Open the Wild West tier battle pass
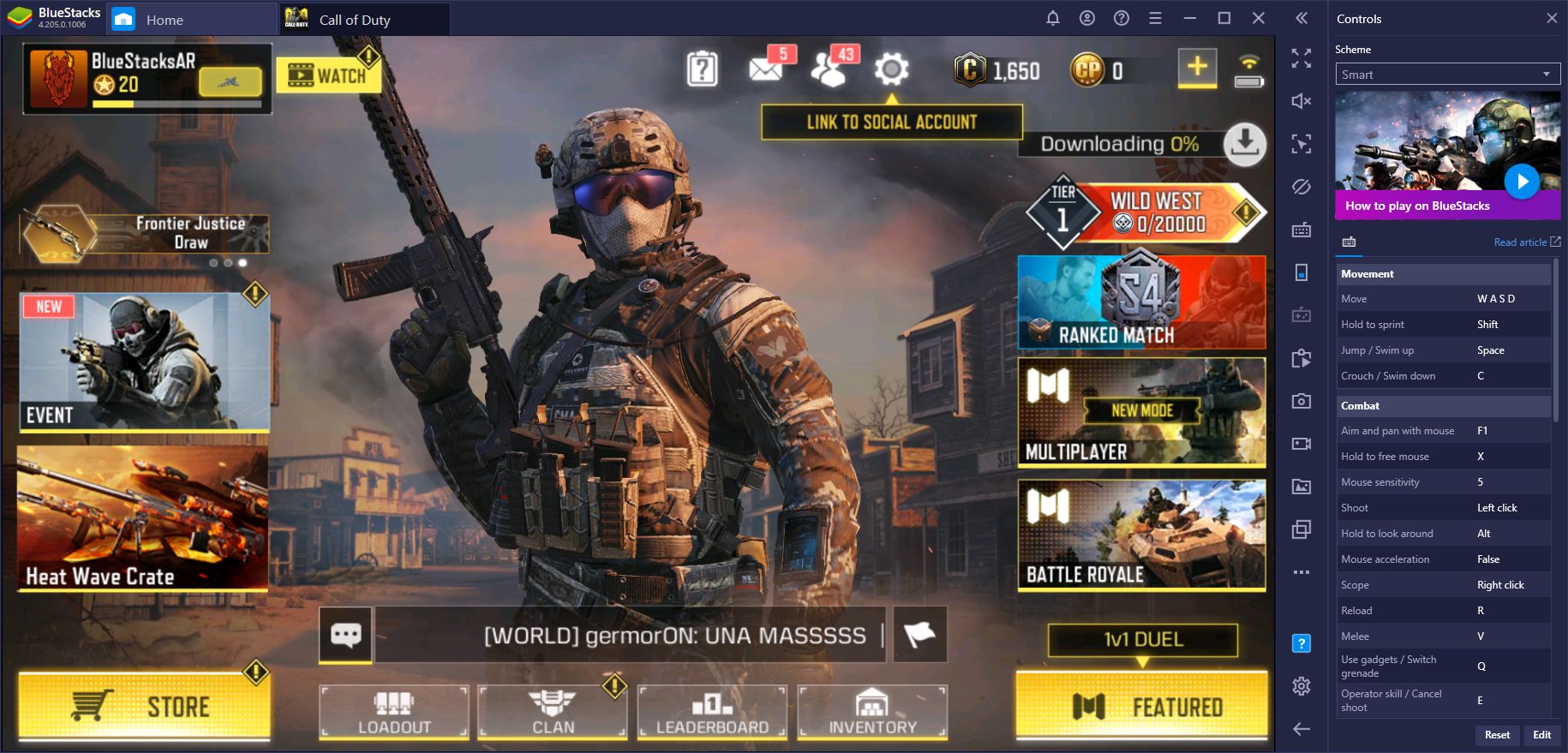This screenshot has height=753, width=1568. [1146, 213]
